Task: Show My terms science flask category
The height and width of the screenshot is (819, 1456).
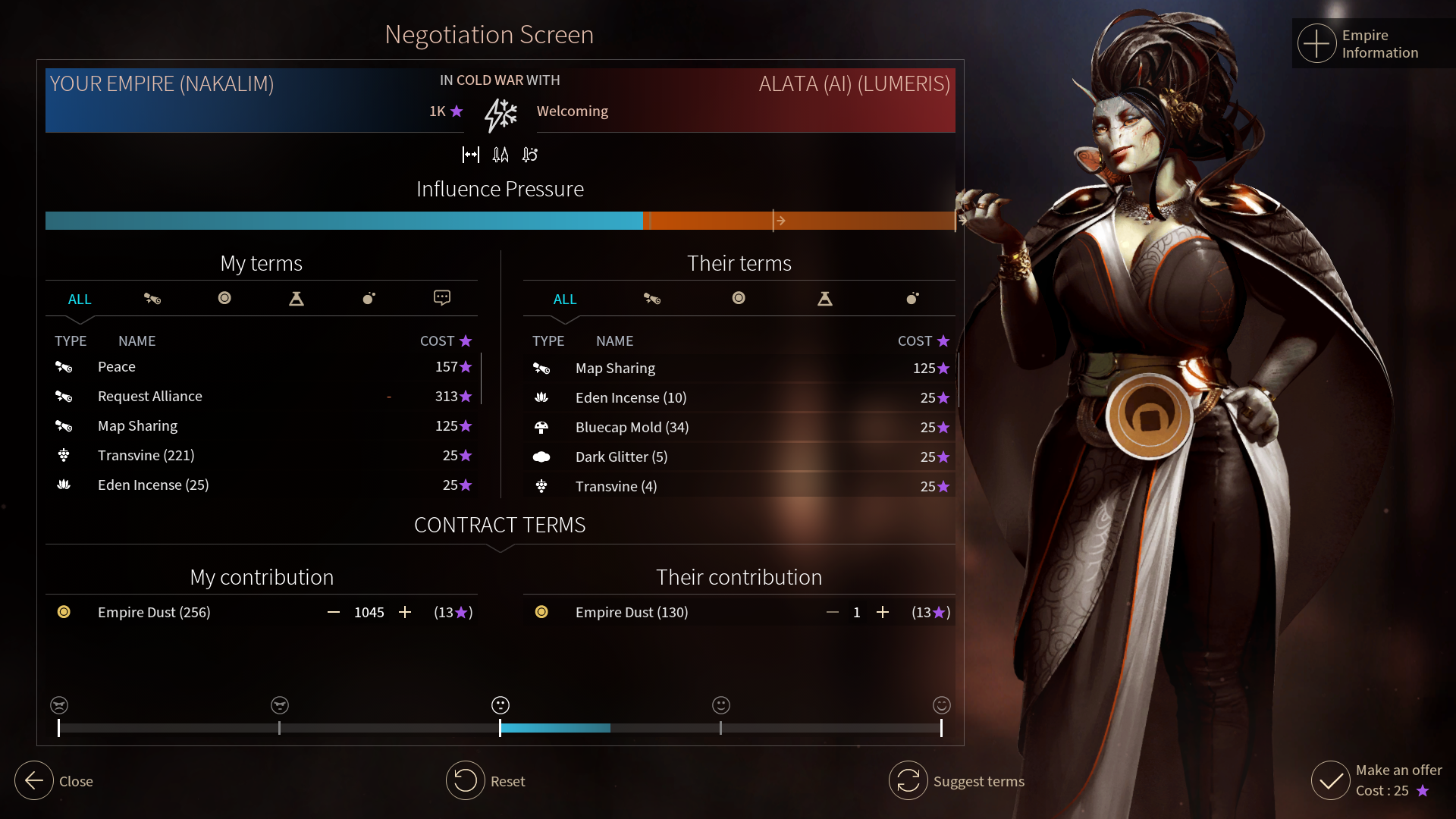Action: [297, 299]
